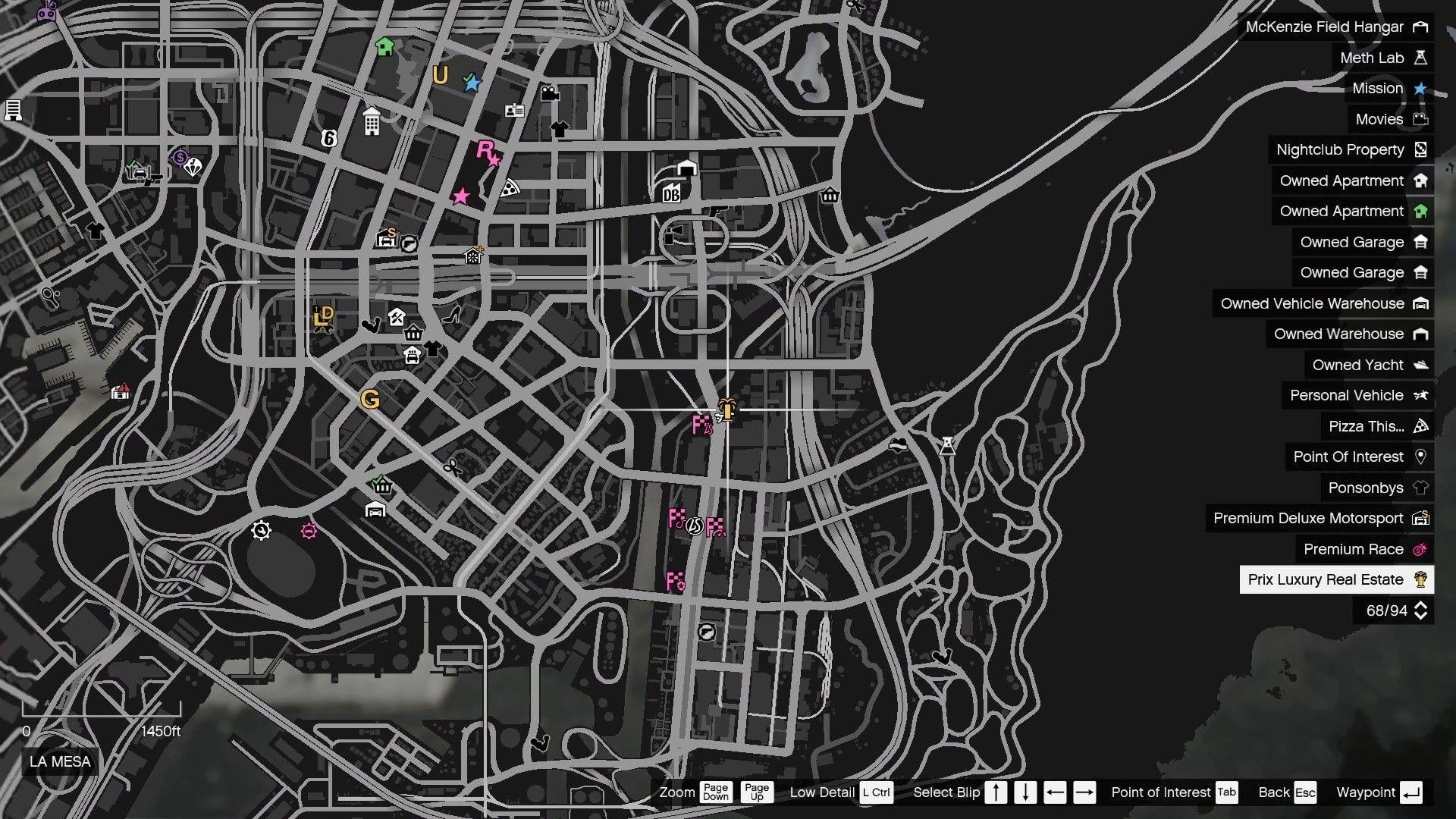
Task: Click the Zoom Page Down button
Action: point(715,792)
